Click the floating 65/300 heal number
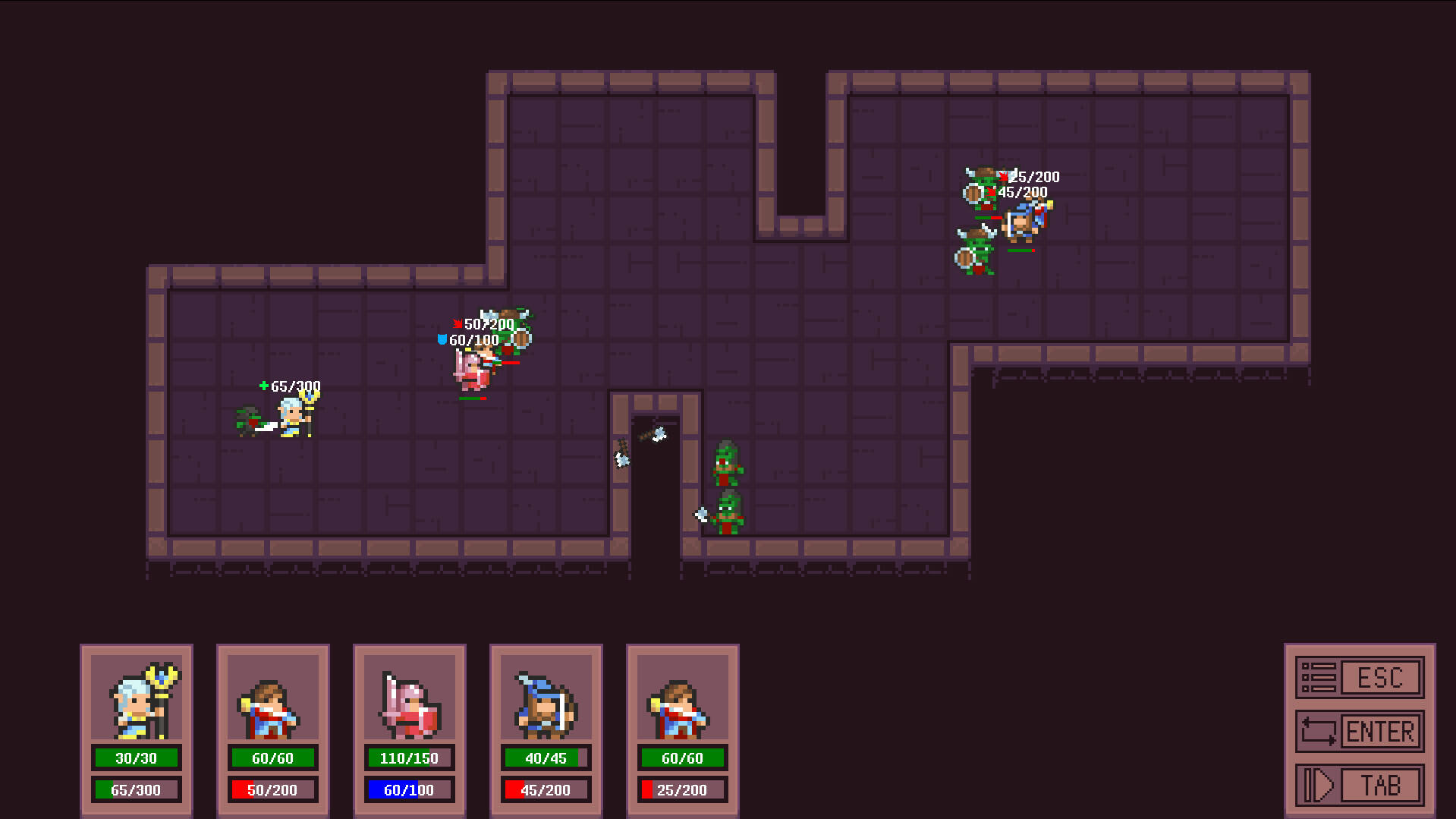The width and height of the screenshot is (1456, 819). [x=290, y=386]
